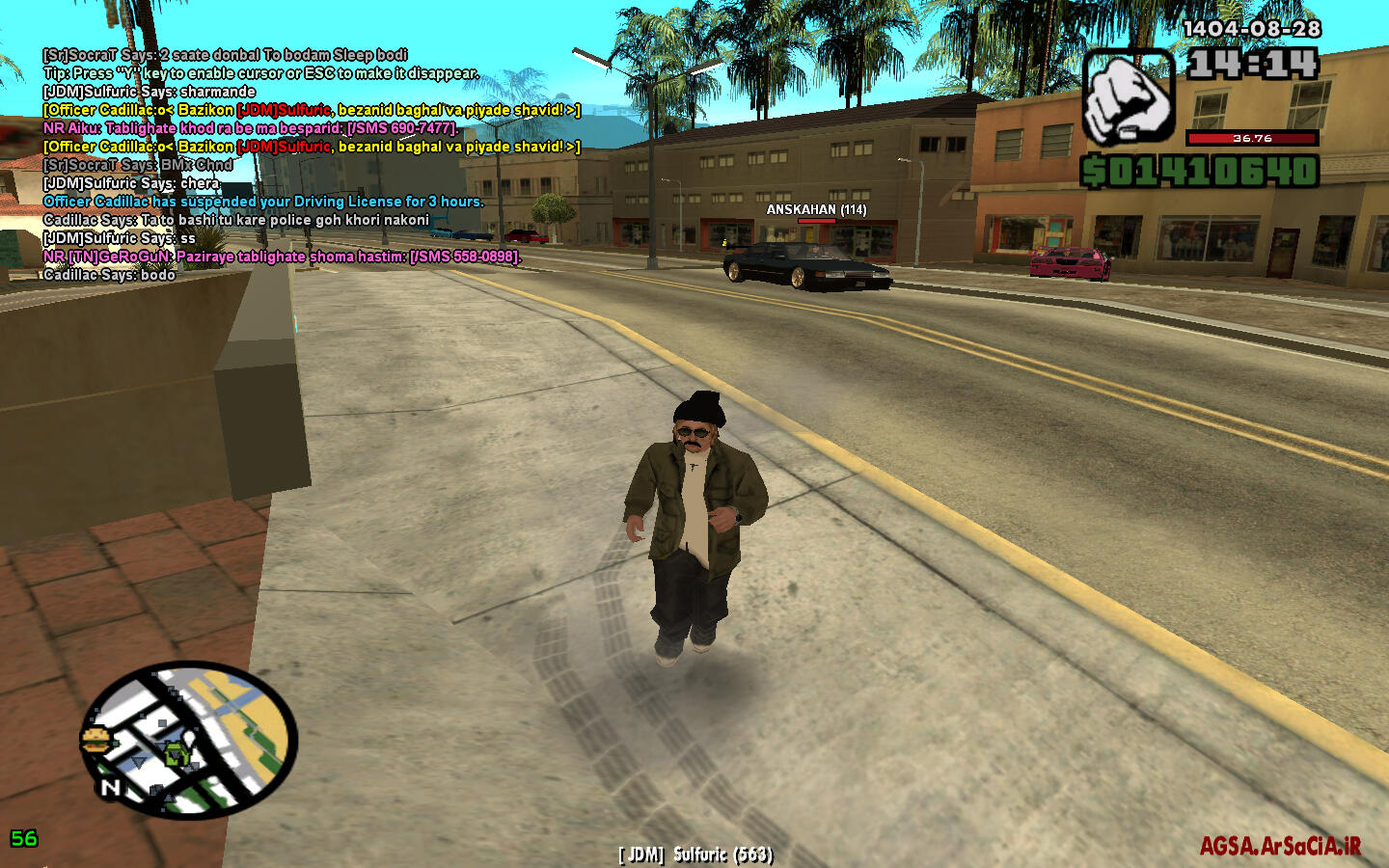Viewport: 1389px width, 868px height.
Task: Select the green house marker on the radar
Action: [x=176, y=754]
